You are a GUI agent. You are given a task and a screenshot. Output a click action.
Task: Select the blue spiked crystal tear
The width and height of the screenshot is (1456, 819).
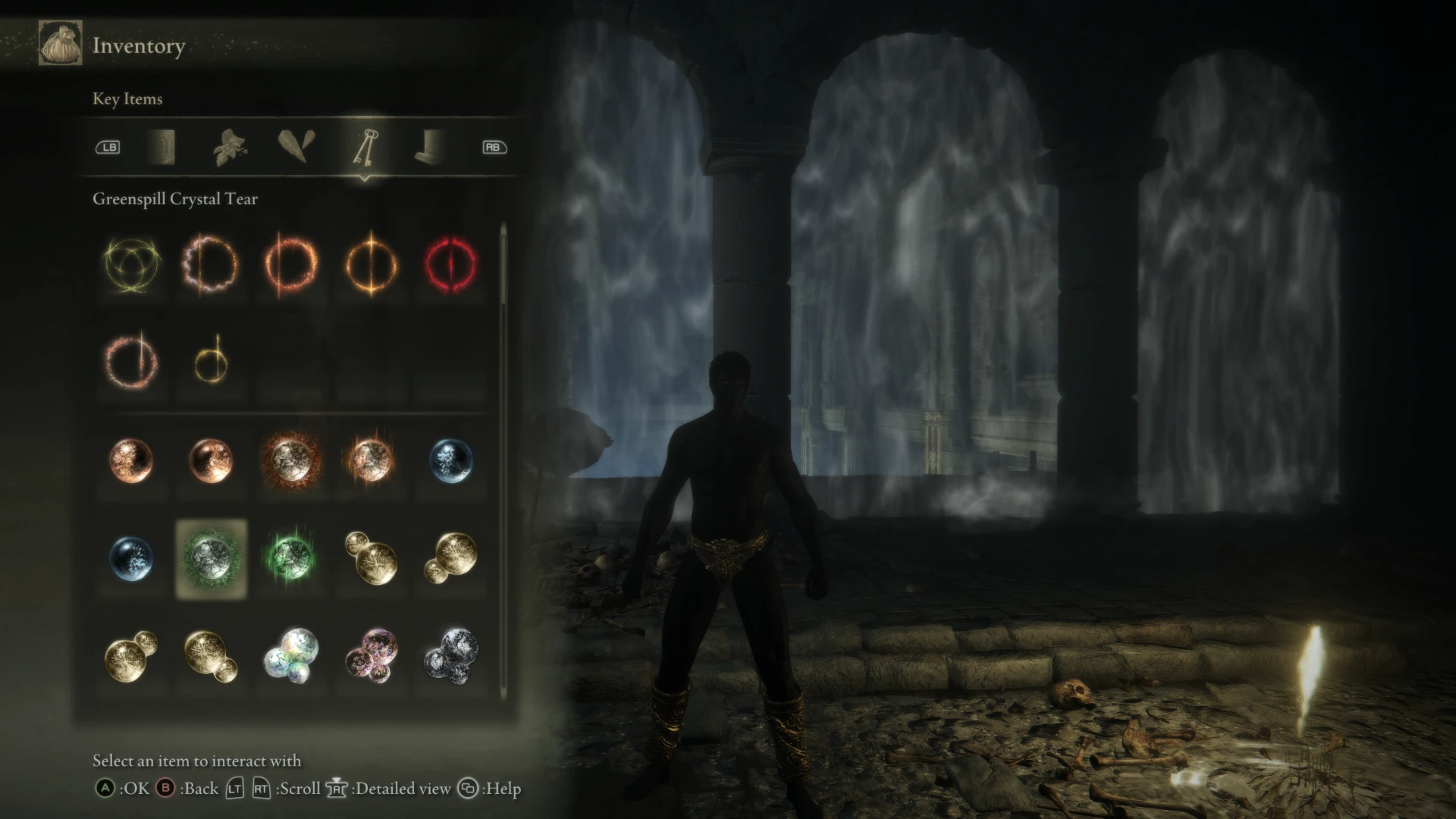point(451,463)
